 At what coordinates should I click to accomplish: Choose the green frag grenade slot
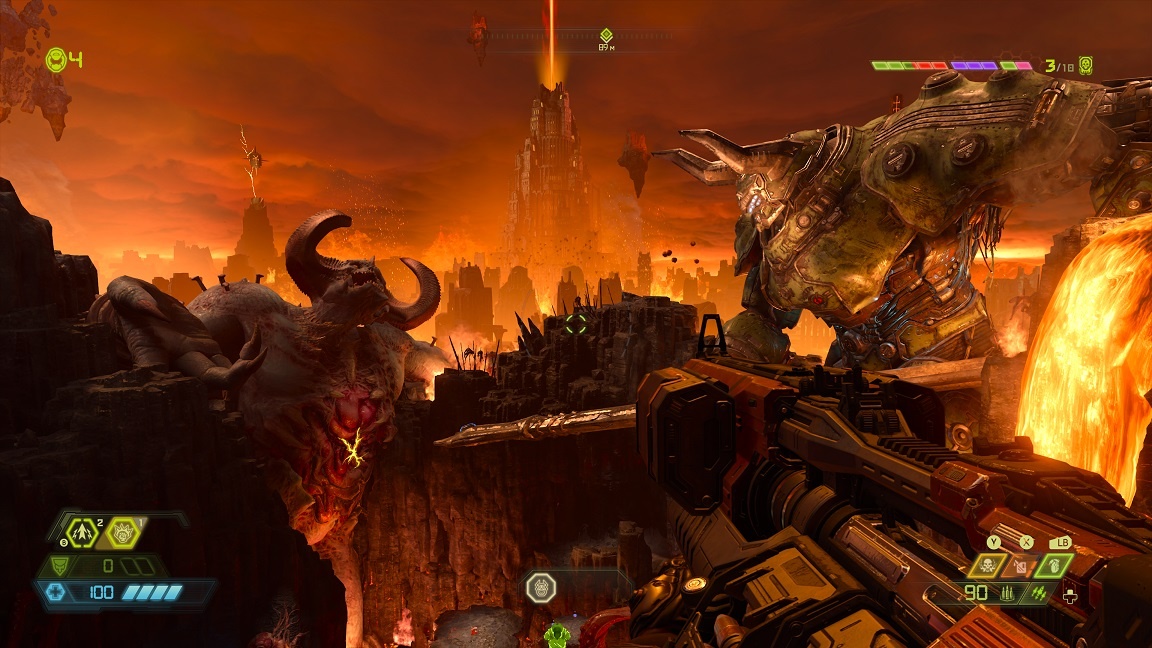1051,566
